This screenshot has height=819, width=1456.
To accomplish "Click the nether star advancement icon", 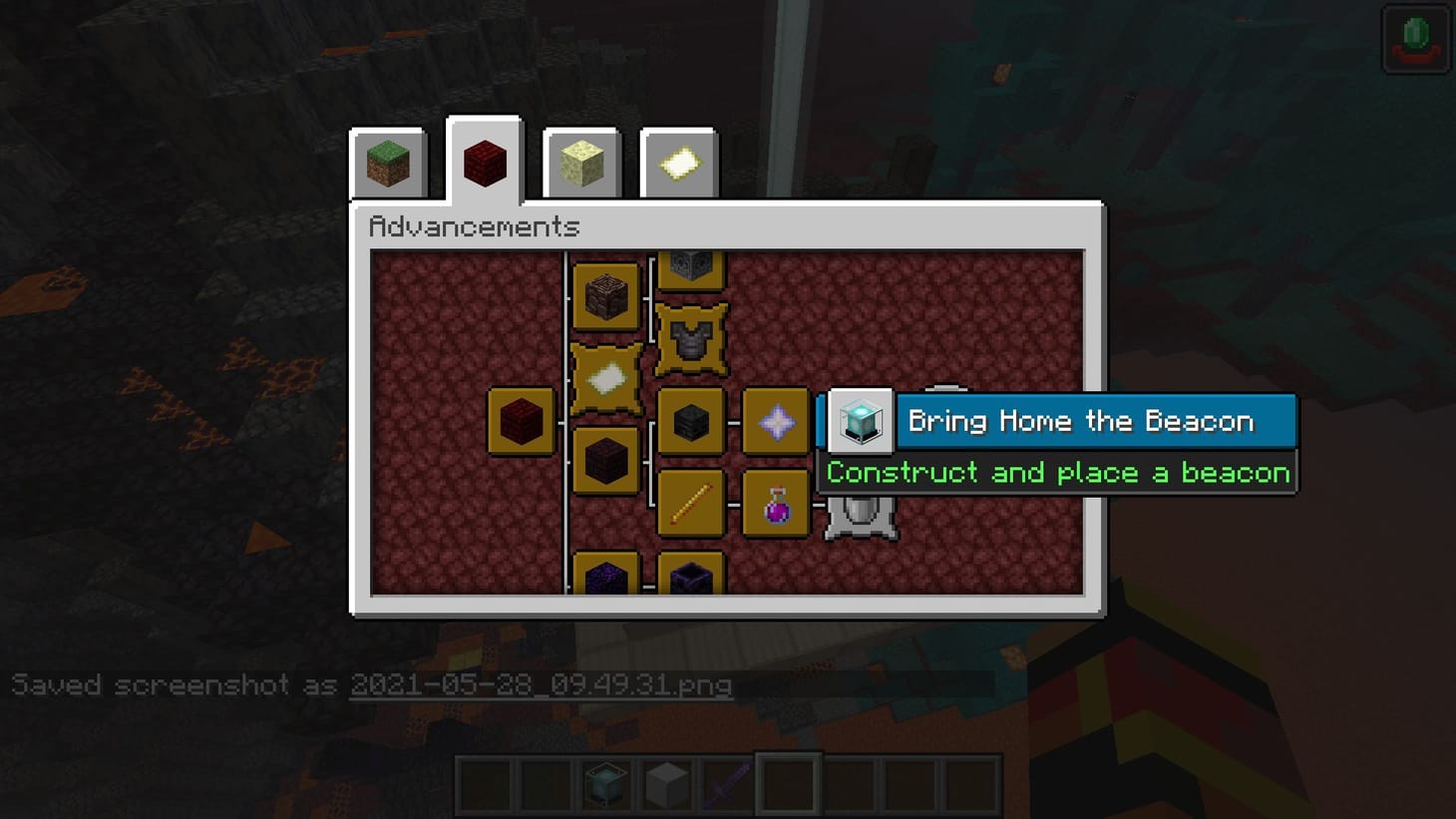I will [x=777, y=422].
